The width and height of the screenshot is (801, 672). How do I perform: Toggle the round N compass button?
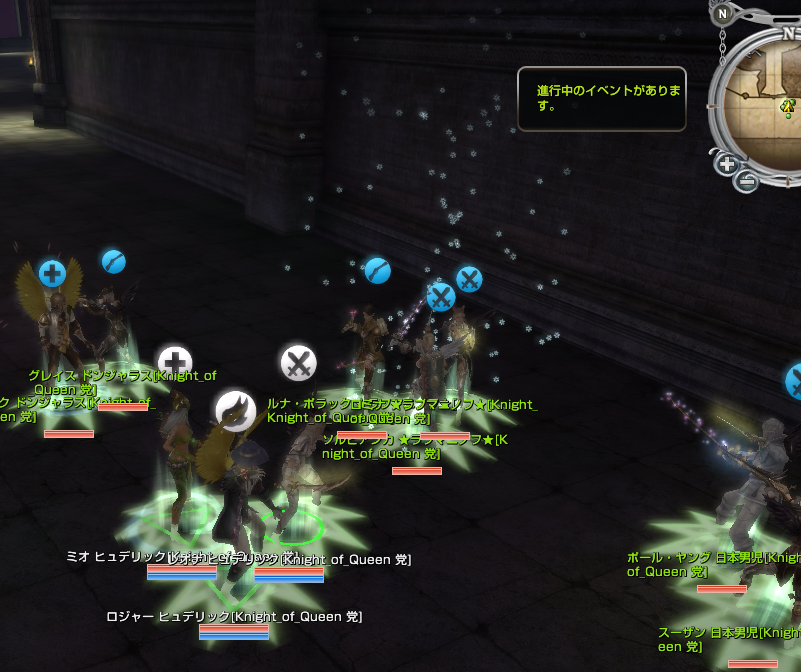[x=722, y=14]
